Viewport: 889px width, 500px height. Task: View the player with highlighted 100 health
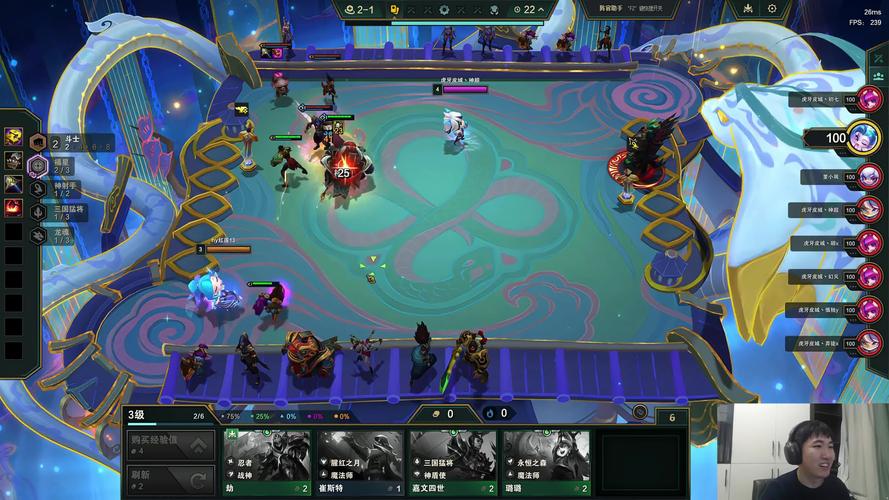point(864,139)
